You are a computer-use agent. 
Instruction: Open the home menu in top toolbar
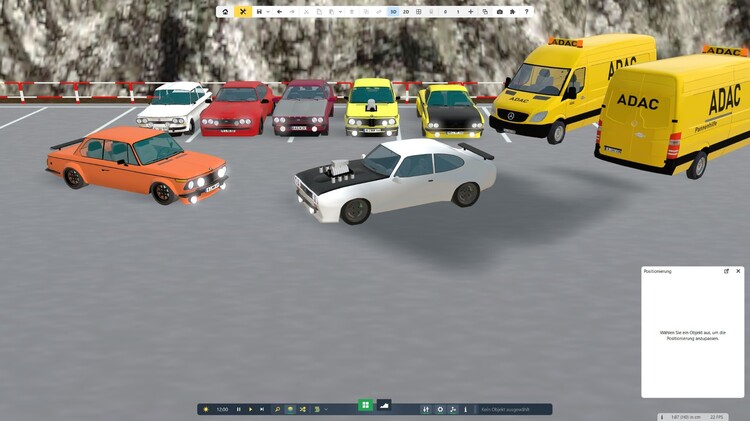point(225,12)
